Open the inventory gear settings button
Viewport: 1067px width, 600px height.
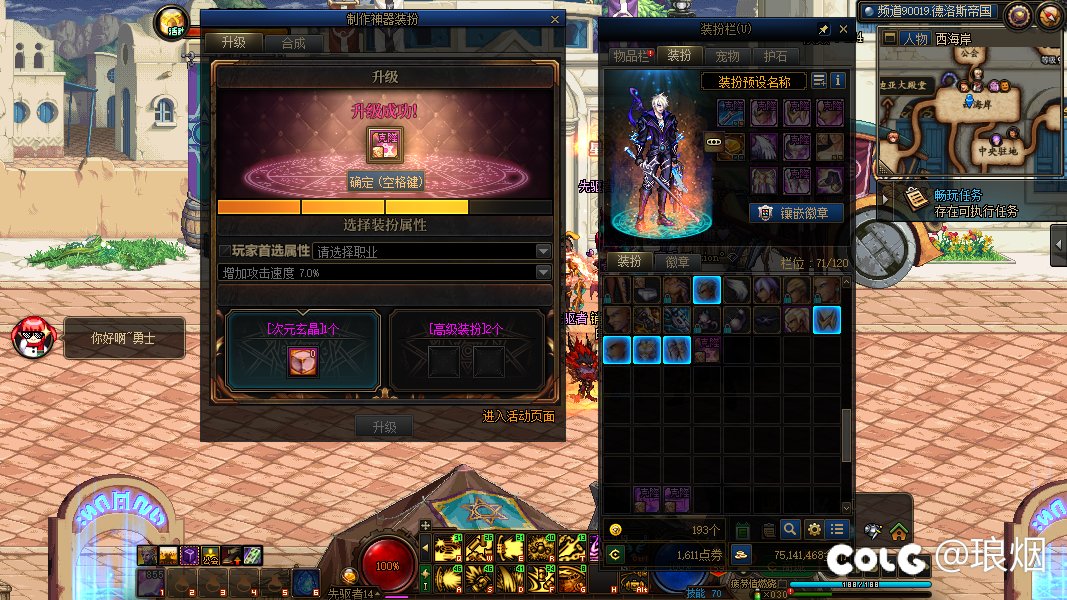pyautogui.click(x=814, y=529)
